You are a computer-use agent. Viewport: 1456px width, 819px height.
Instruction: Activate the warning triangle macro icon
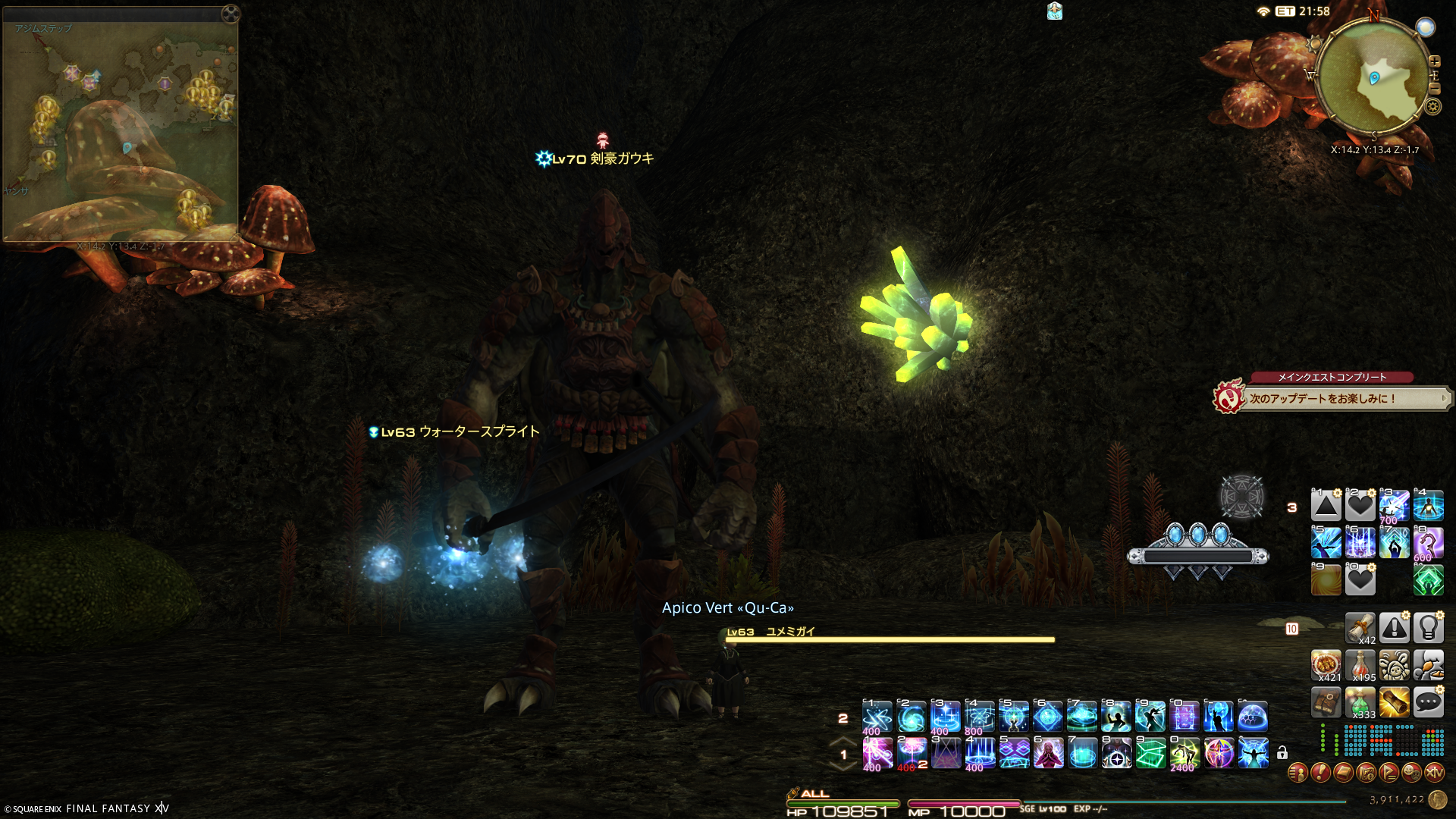[x=1394, y=628]
